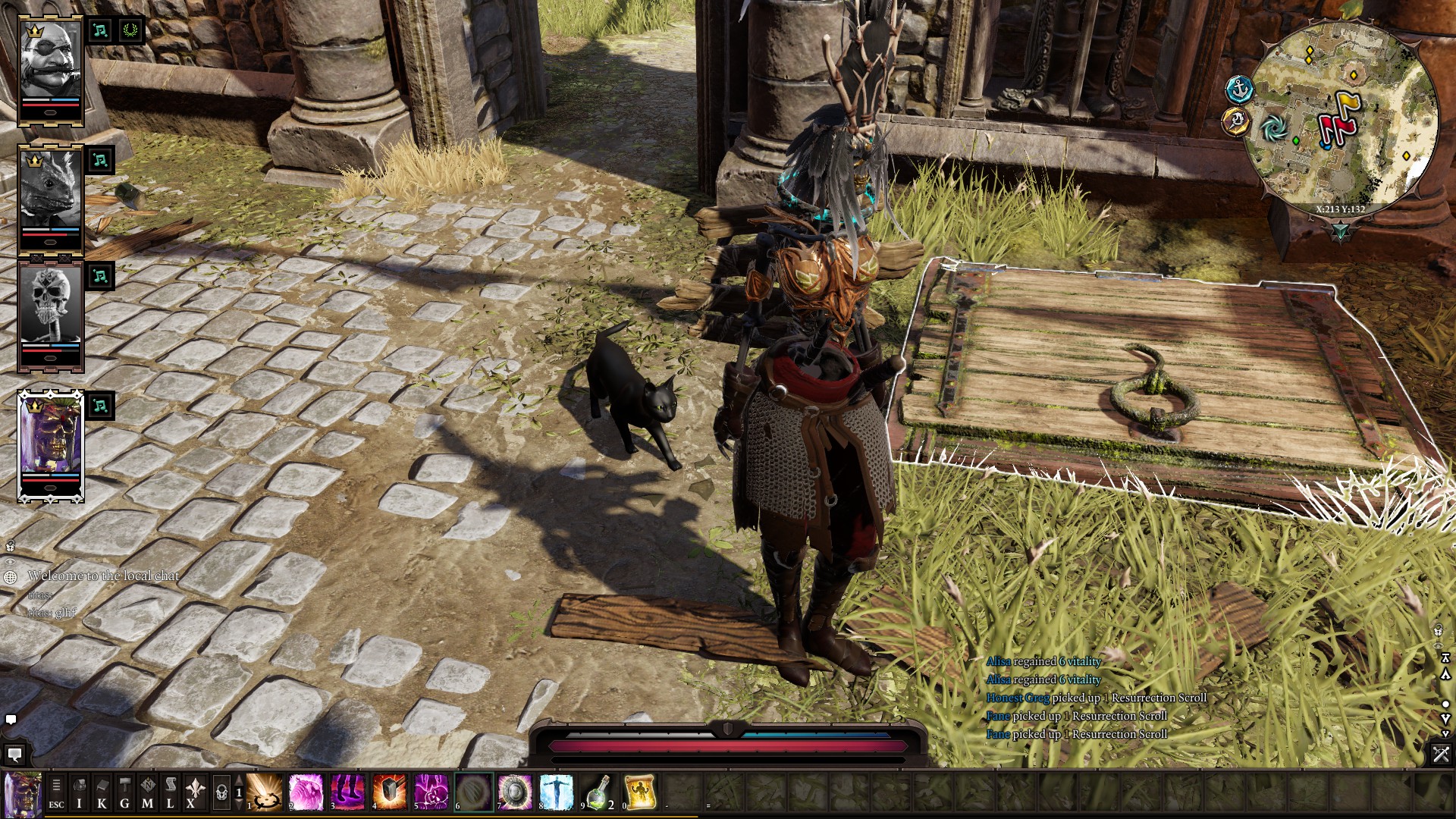Toggle the hotbar padlock icon
Screen dimensions: 1456x819
(x=221, y=793)
